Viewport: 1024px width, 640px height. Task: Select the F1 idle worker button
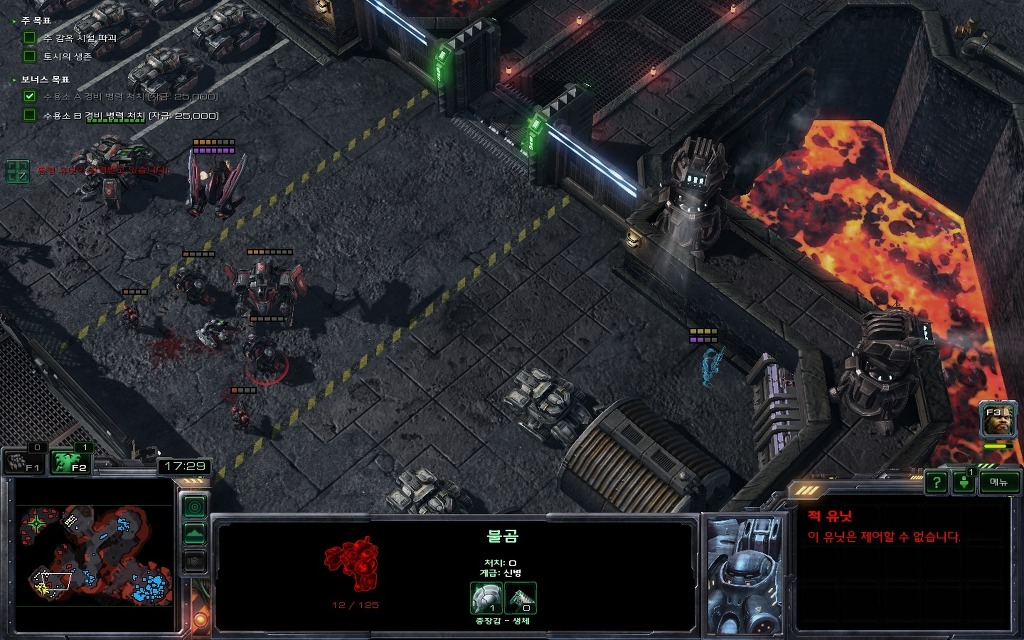pyautogui.click(x=23, y=461)
